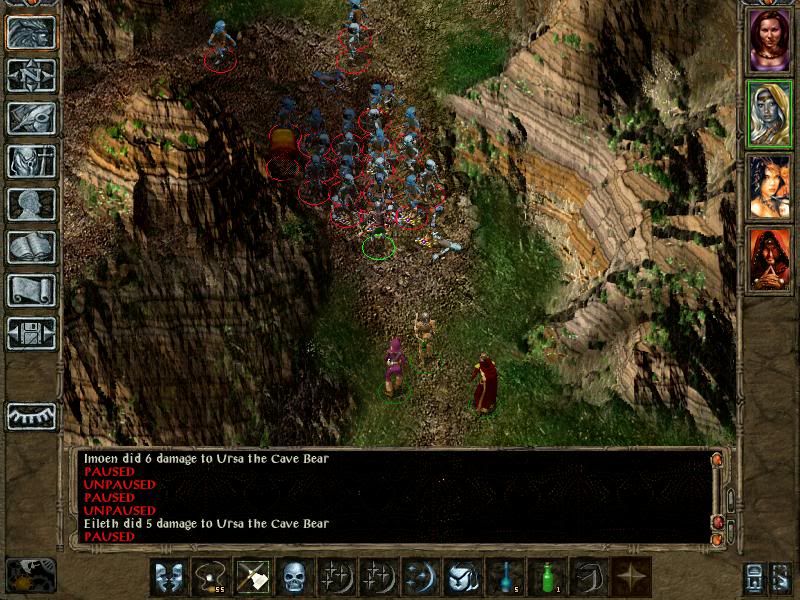
Task: Open the four-pointed star special abilities
Action: [630, 577]
